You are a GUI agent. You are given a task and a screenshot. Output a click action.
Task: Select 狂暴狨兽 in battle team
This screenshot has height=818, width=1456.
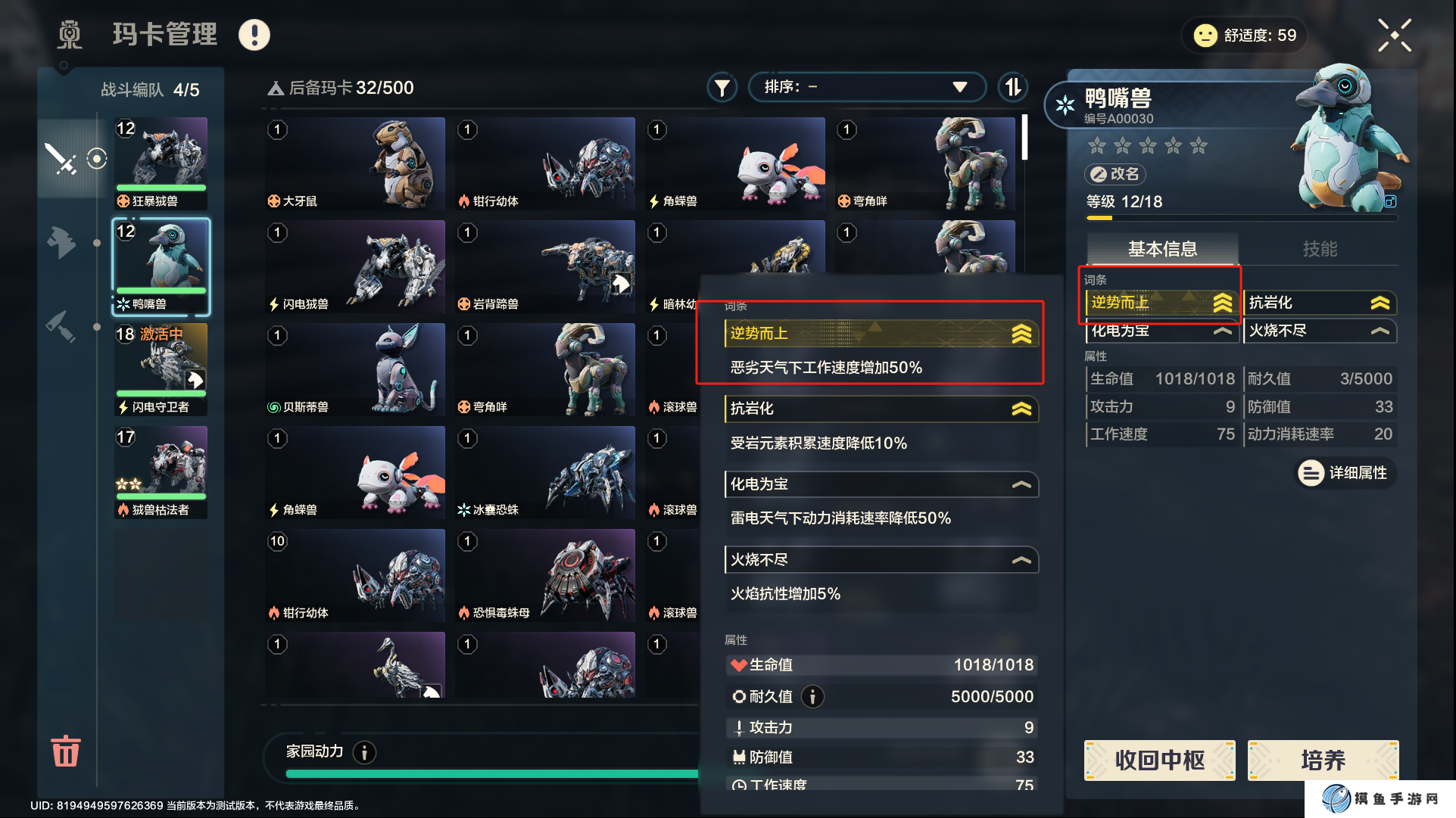pyautogui.click(x=161, y=163)
